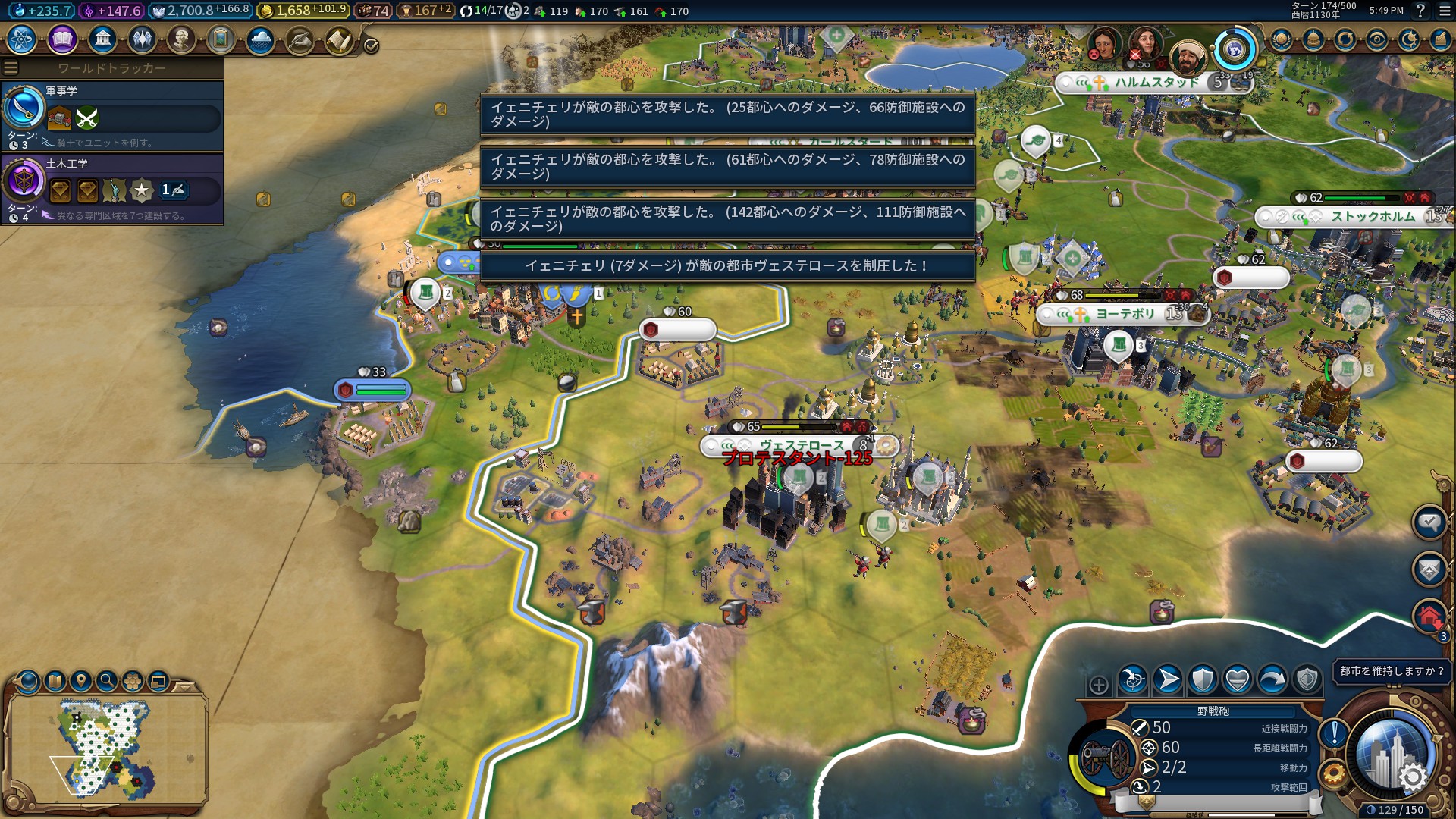Activate the ranged attack target action
Viewport: 1456px width, 819px height.
[1133, 679]
